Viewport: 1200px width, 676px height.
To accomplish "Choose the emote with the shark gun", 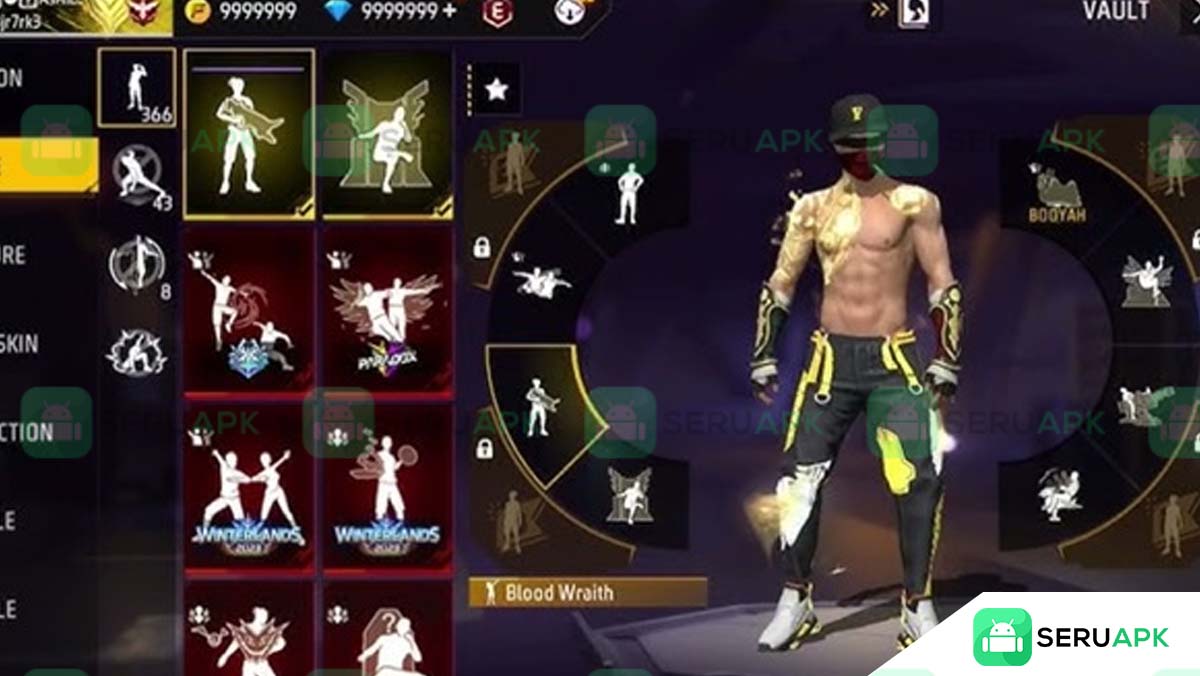I will (249, 133).
